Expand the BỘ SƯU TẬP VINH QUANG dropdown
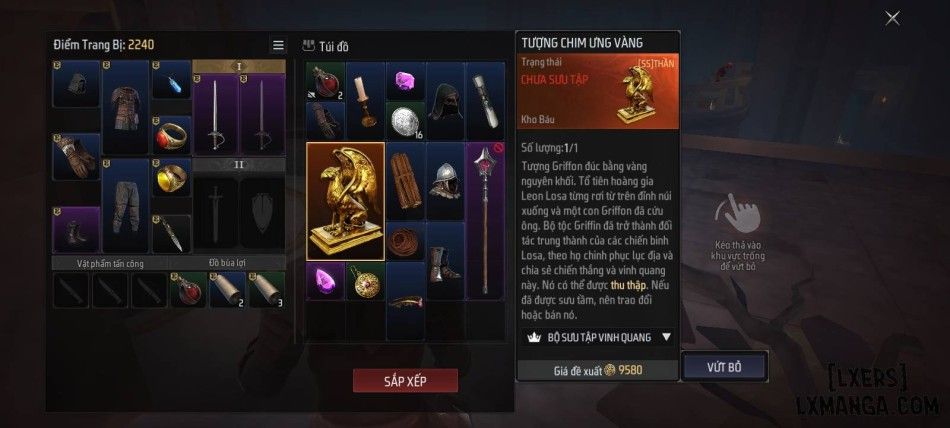950x428 pixels. 666,338
